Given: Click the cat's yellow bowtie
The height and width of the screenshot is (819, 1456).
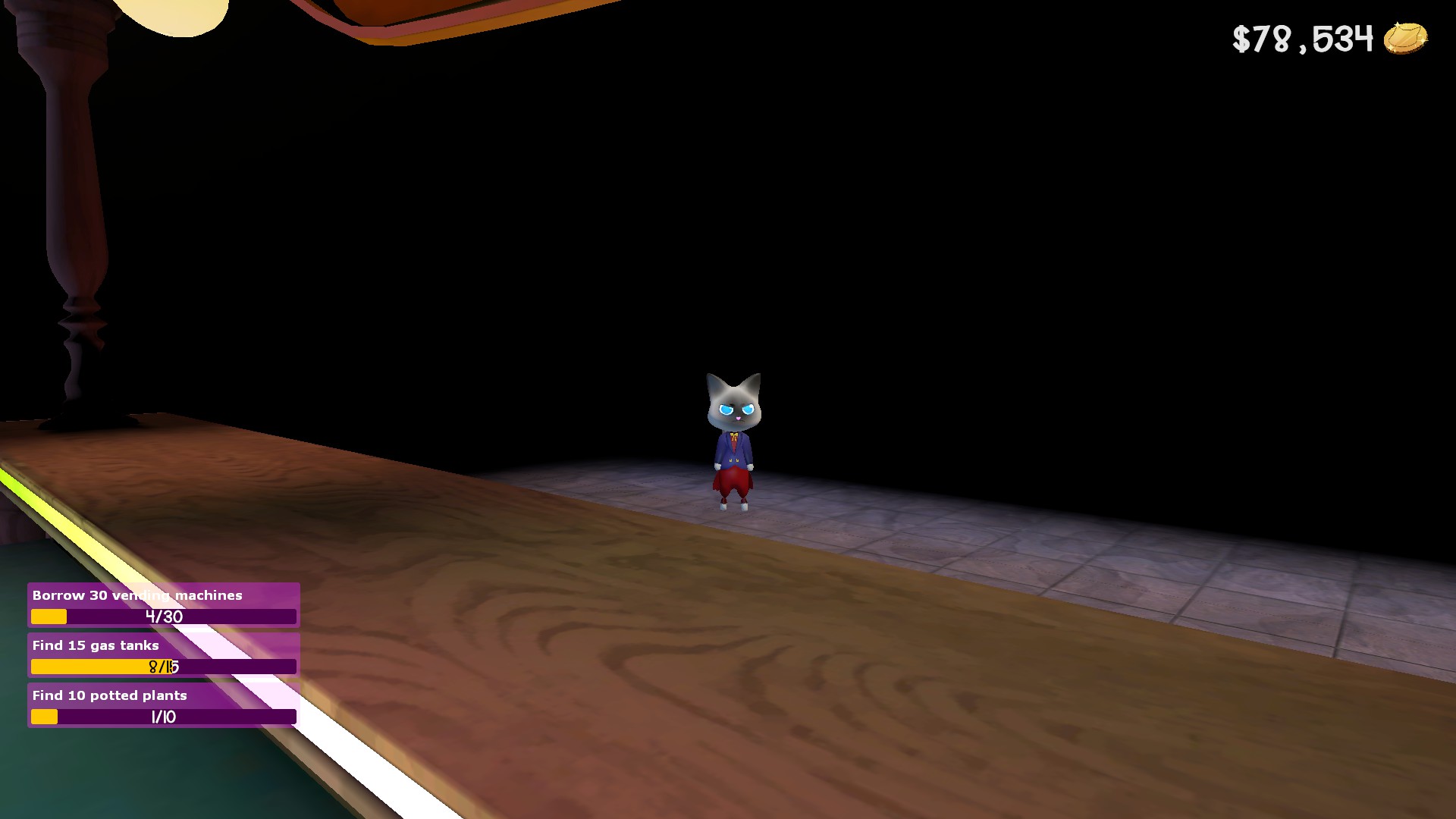Looking at the screenshot, I should (733, 435).
